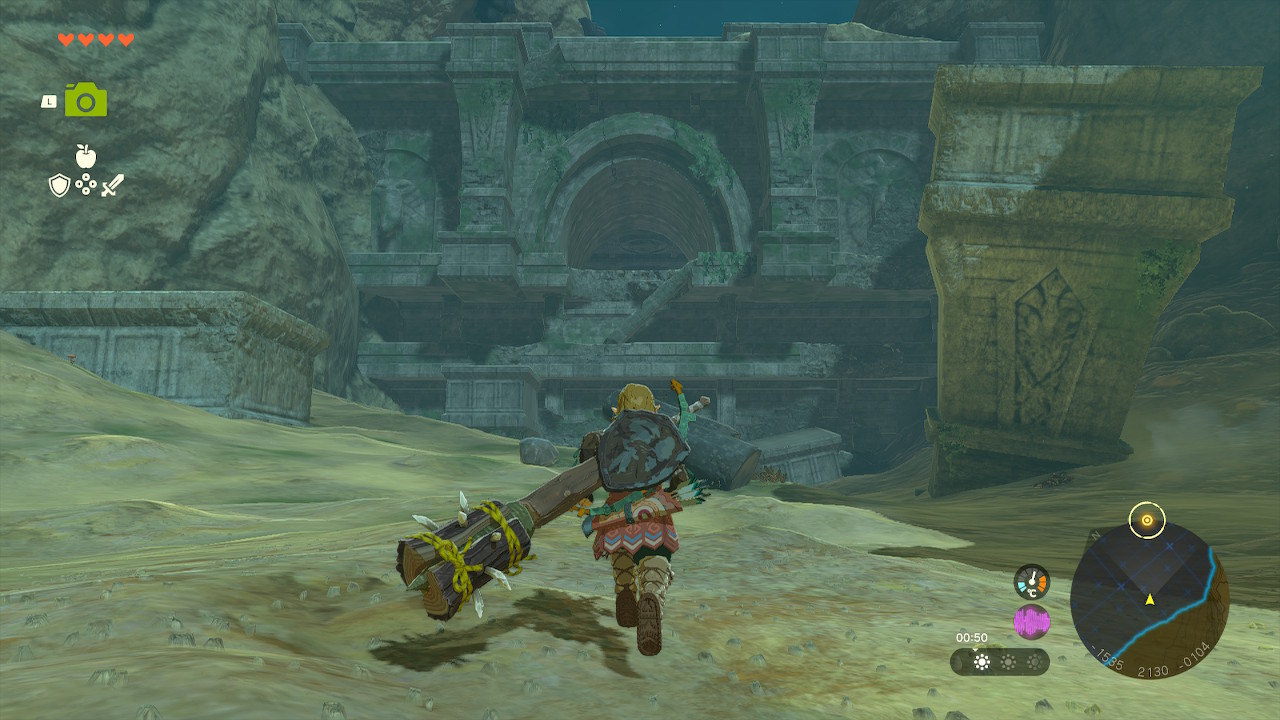Screen dimensions: 1280x720
Task: Select the yellow player arrow on the minimap
Action: pyautogui.click(x=1150, y=600)
